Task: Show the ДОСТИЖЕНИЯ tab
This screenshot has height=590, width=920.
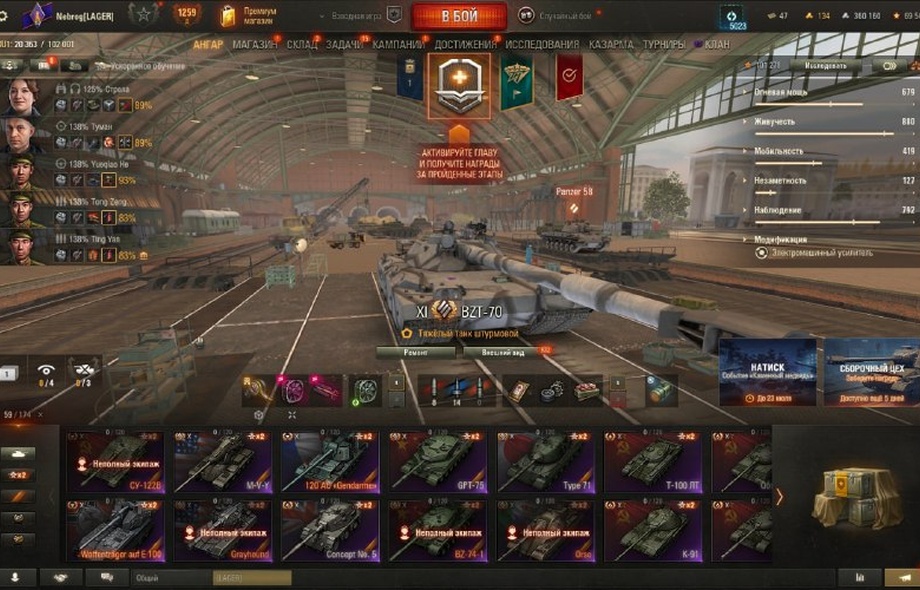Action: [x=465, y=45]
